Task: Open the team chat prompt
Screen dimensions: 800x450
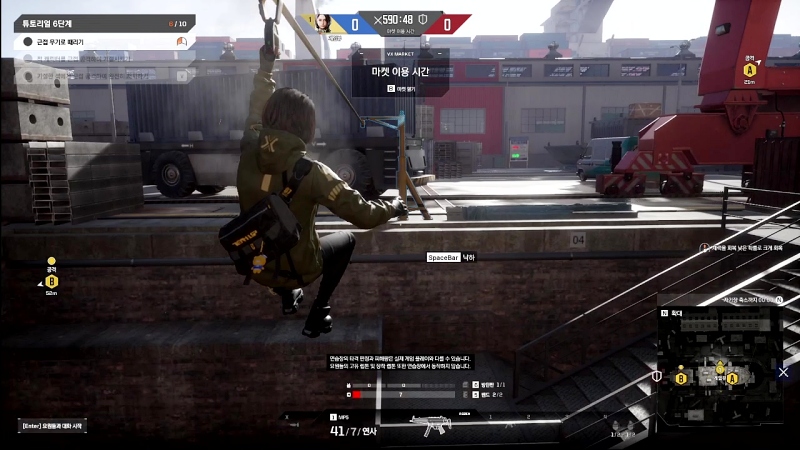Action: click(x=50, y=426)
